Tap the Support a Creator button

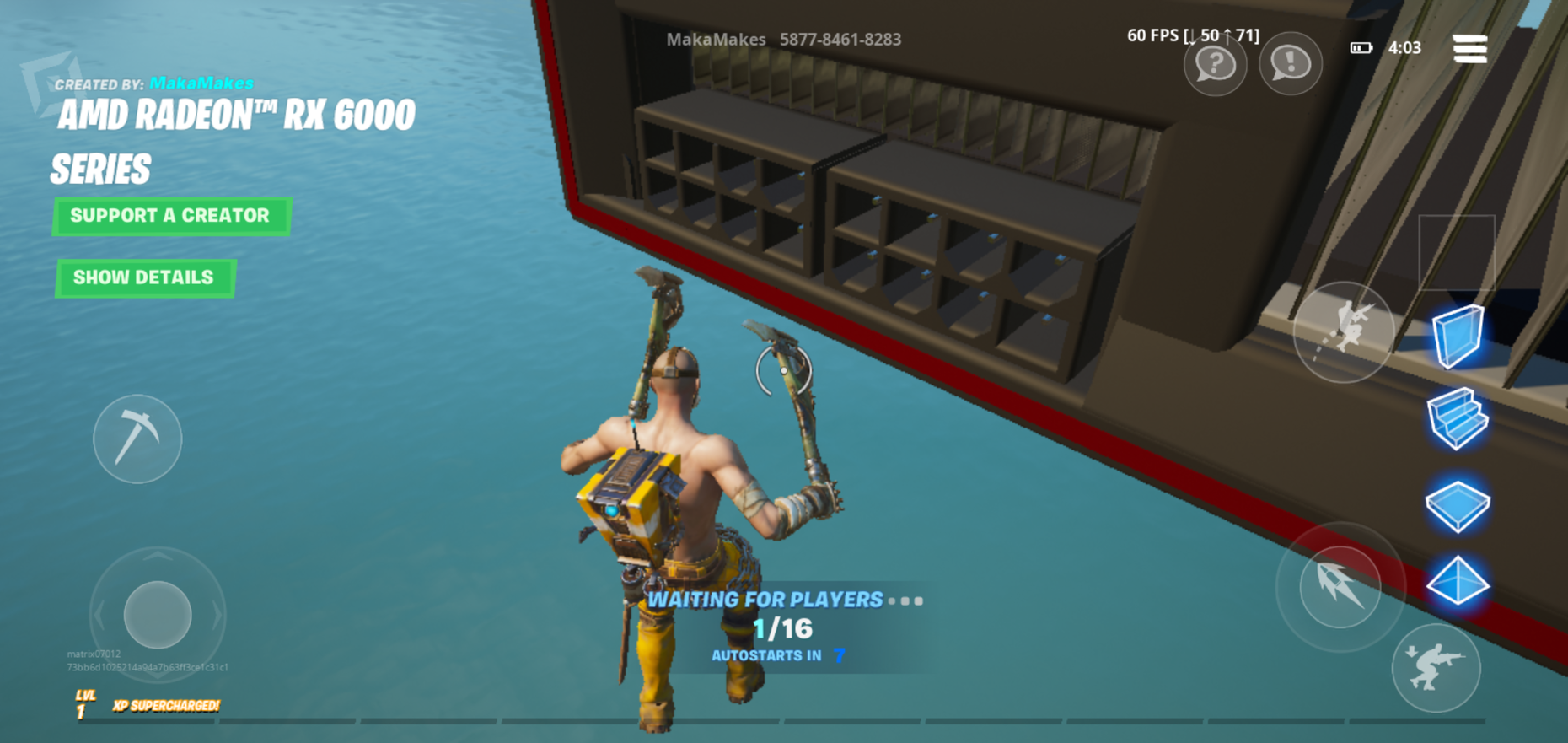pos(171,216)
